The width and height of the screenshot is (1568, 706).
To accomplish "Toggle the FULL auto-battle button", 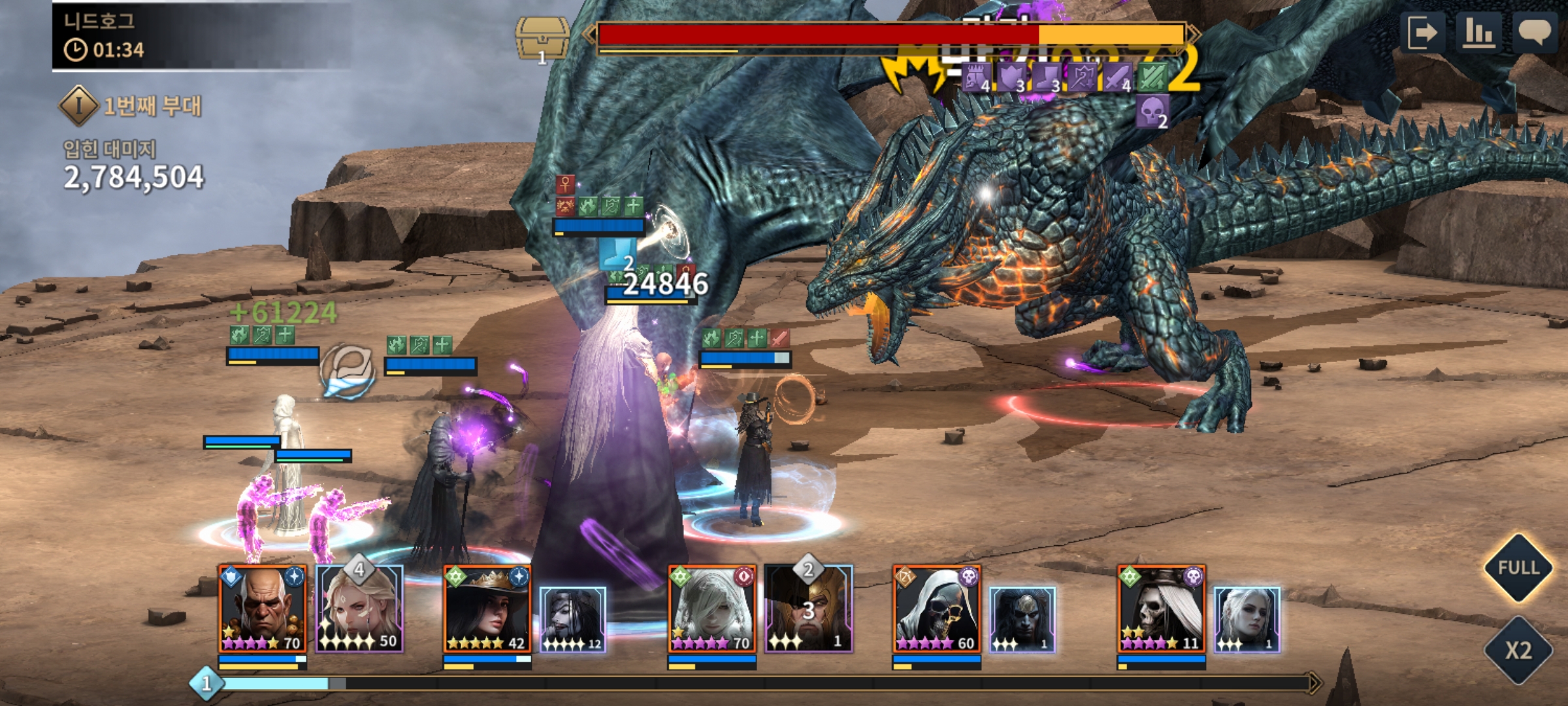I will click(1518, 567).
